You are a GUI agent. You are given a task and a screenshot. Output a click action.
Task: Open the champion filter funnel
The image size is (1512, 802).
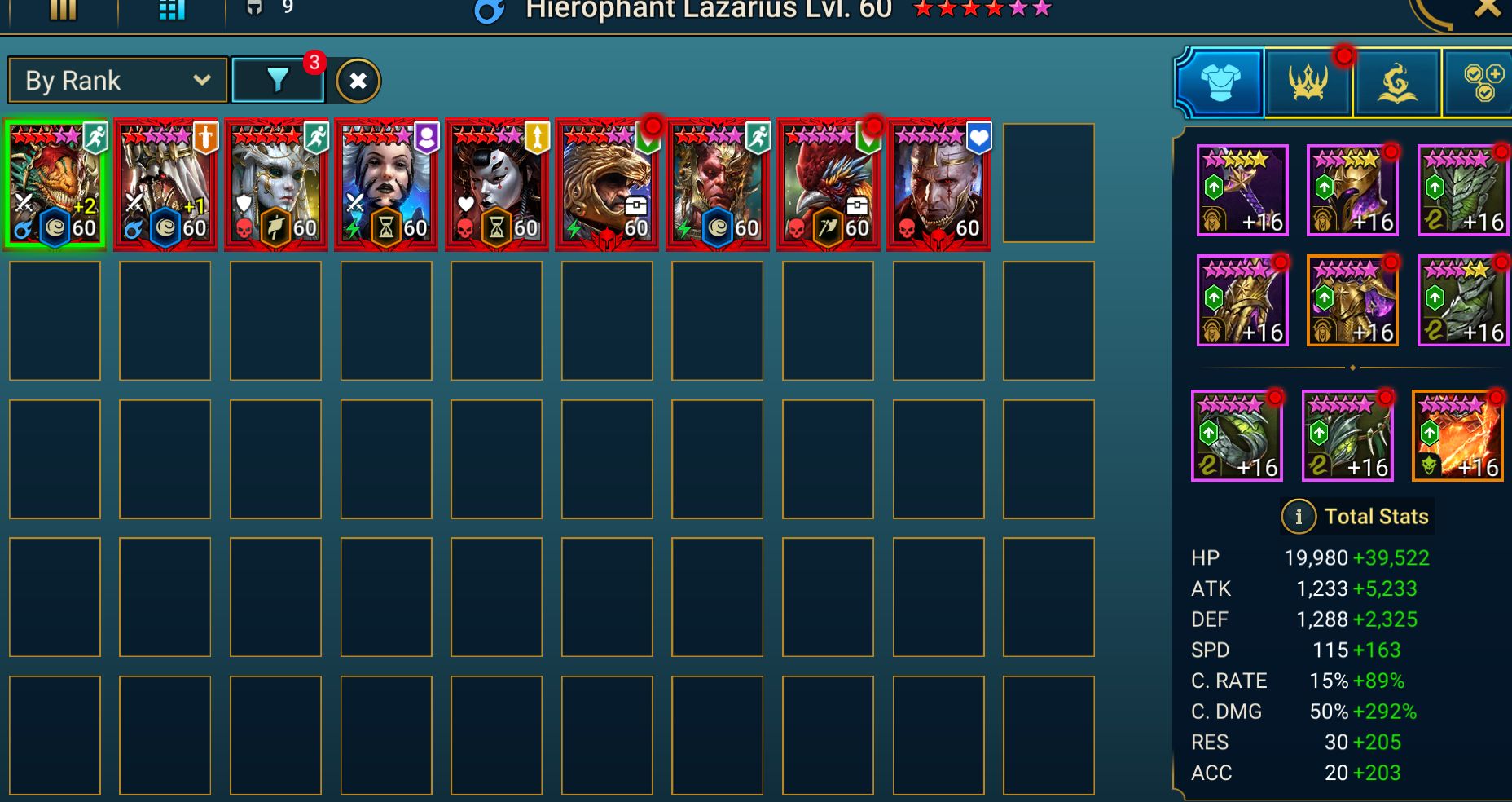tap(277, 80)
